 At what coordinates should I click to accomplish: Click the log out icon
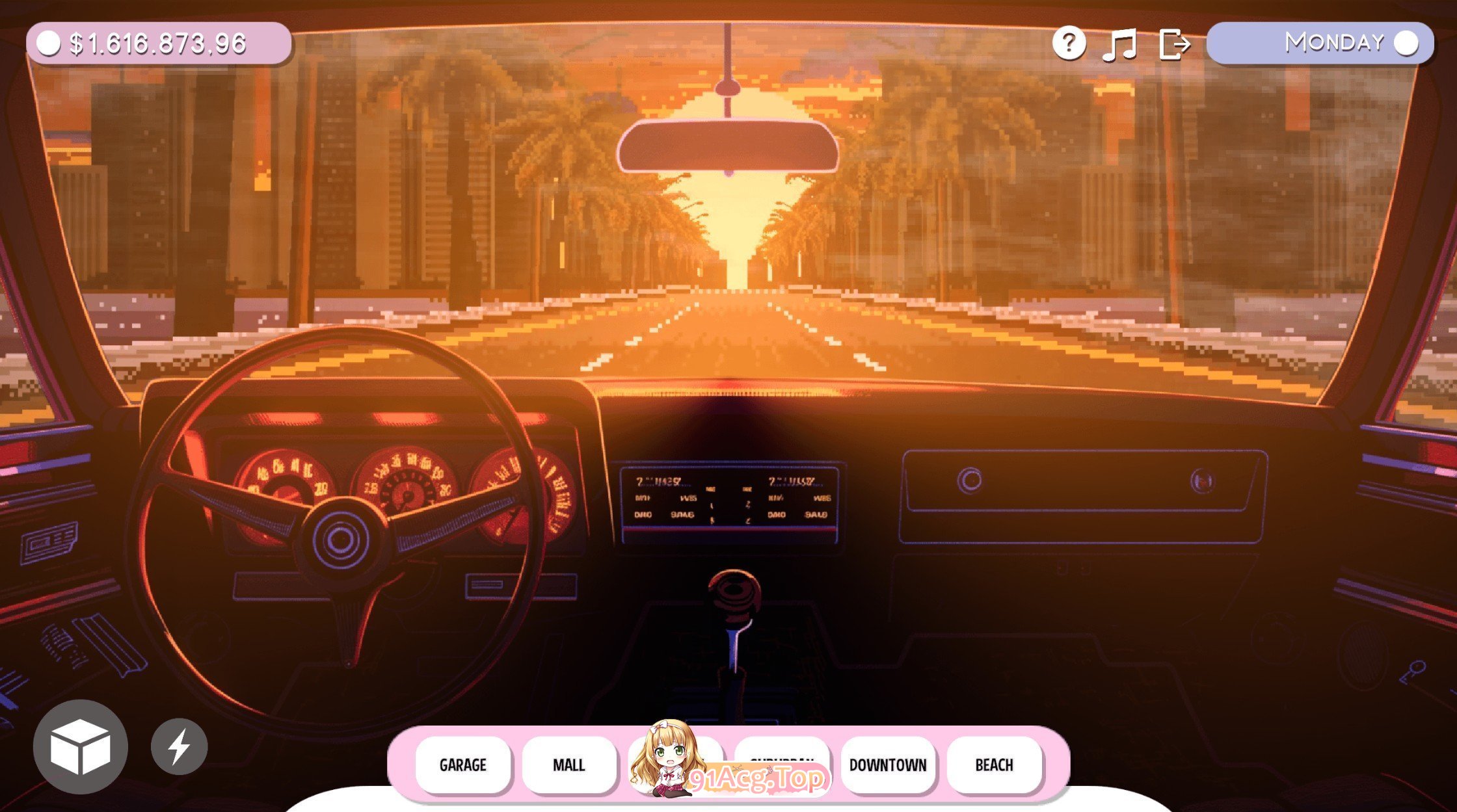[1177, 44]
